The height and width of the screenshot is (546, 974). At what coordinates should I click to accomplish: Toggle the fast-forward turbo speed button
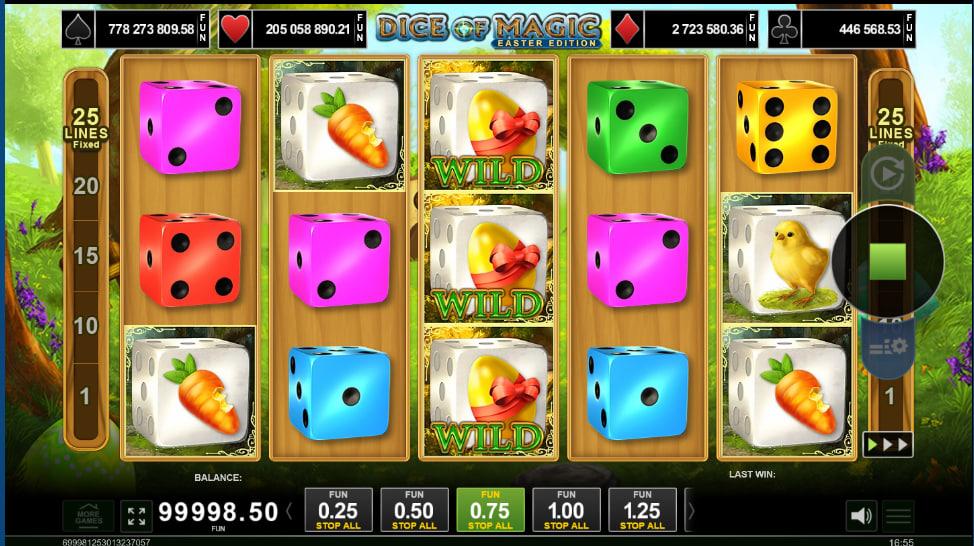coord(888,444)
